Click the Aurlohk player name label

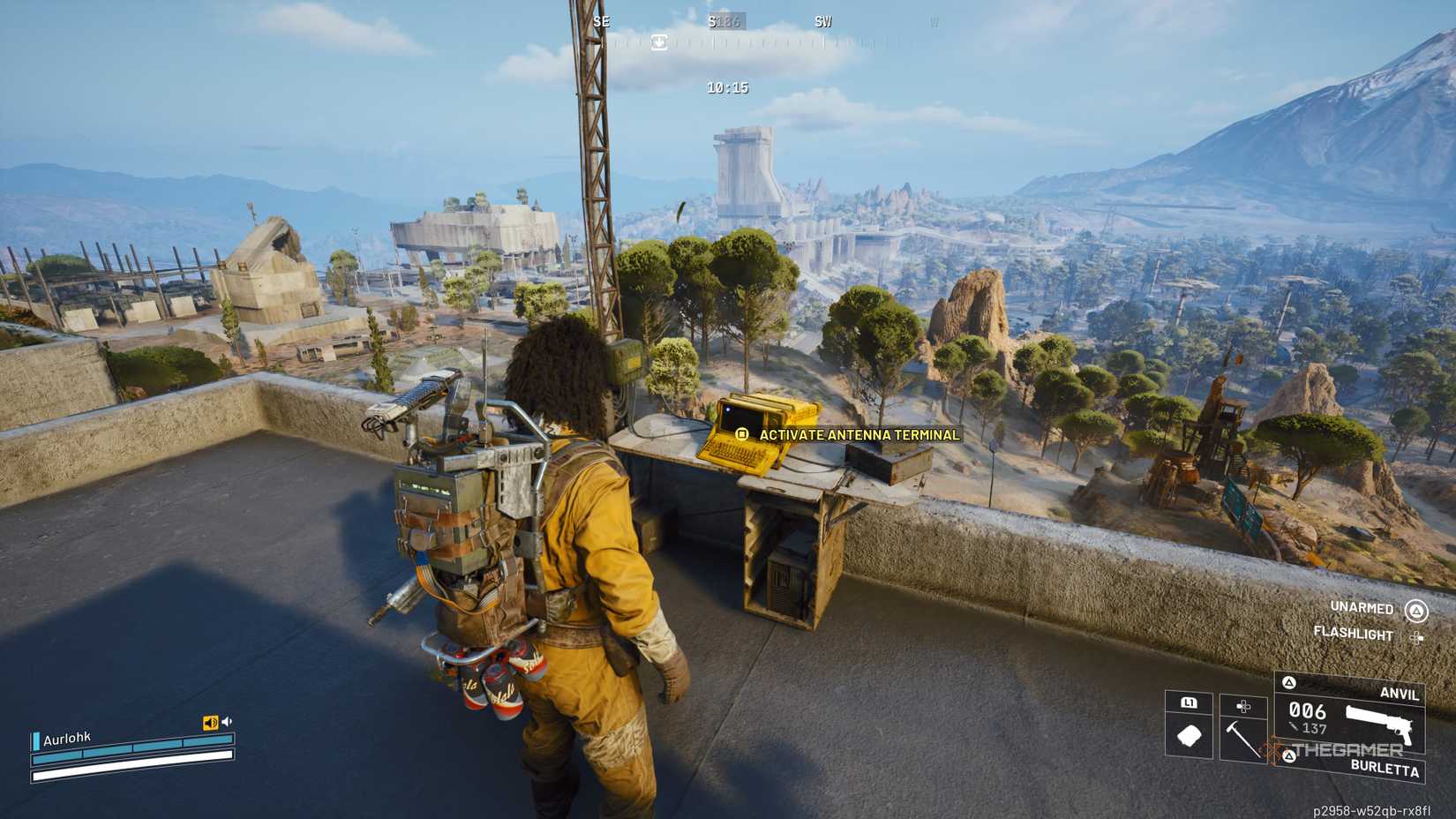tap(67, 740)
